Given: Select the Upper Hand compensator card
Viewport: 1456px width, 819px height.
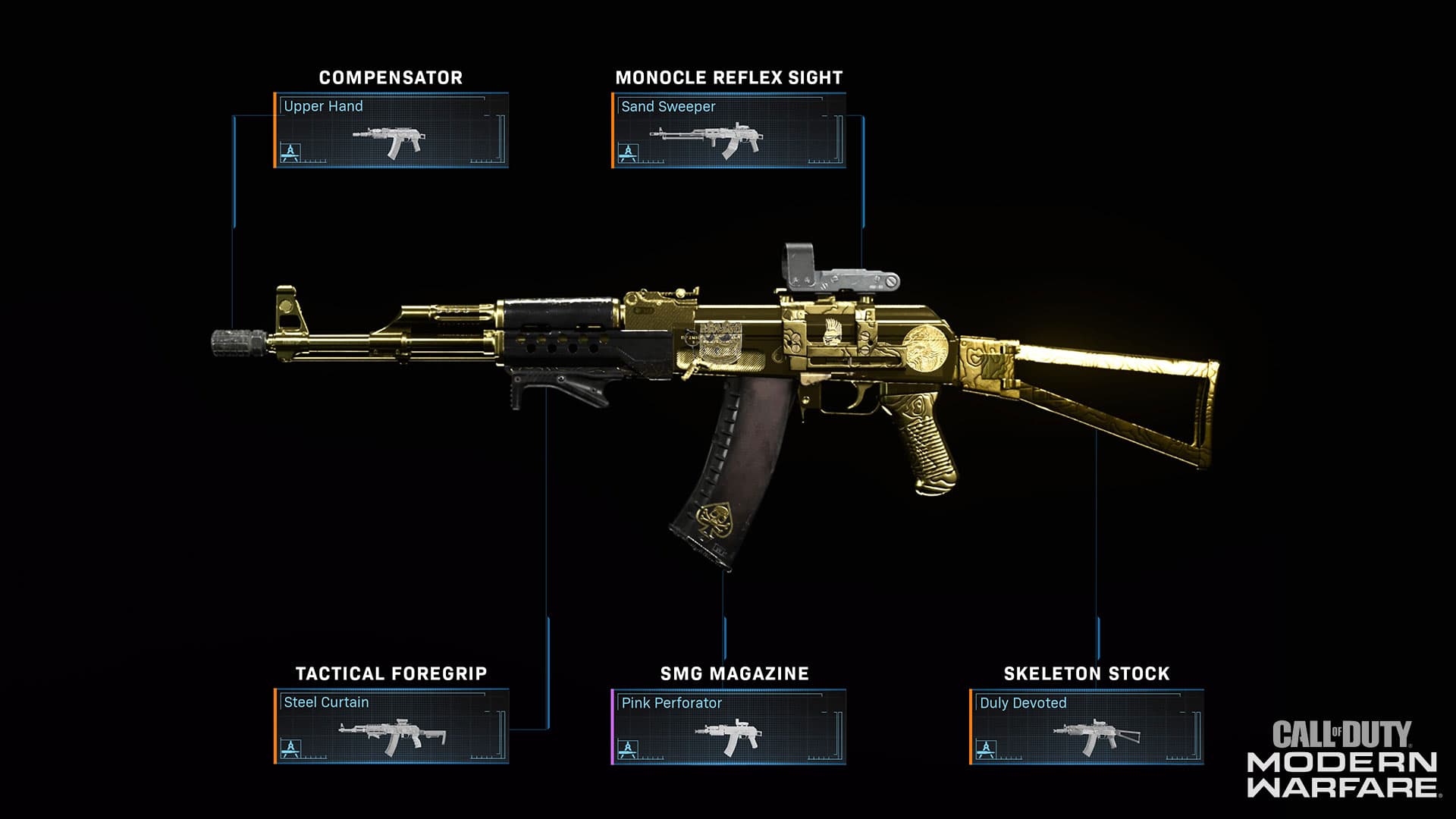Looking at the screenshot, I should point(391,130).
